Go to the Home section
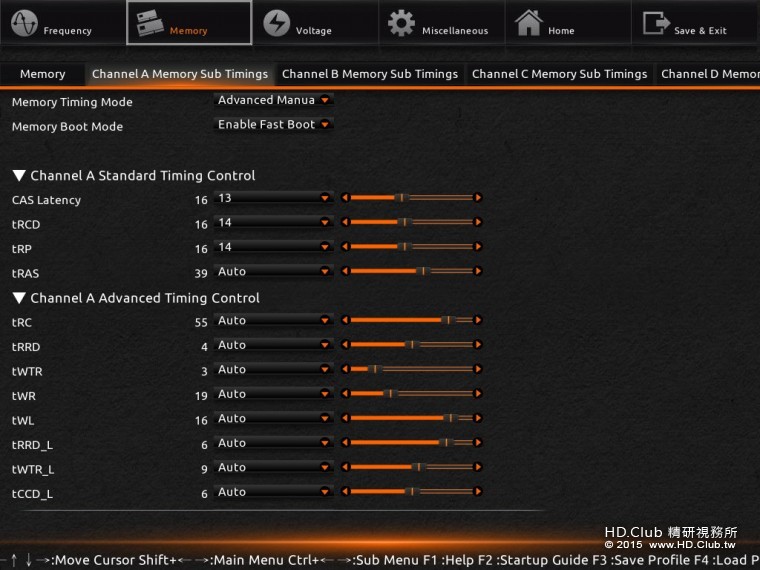Image resolution: width=760 pixels, height=570 pixels. coord(548,24)
